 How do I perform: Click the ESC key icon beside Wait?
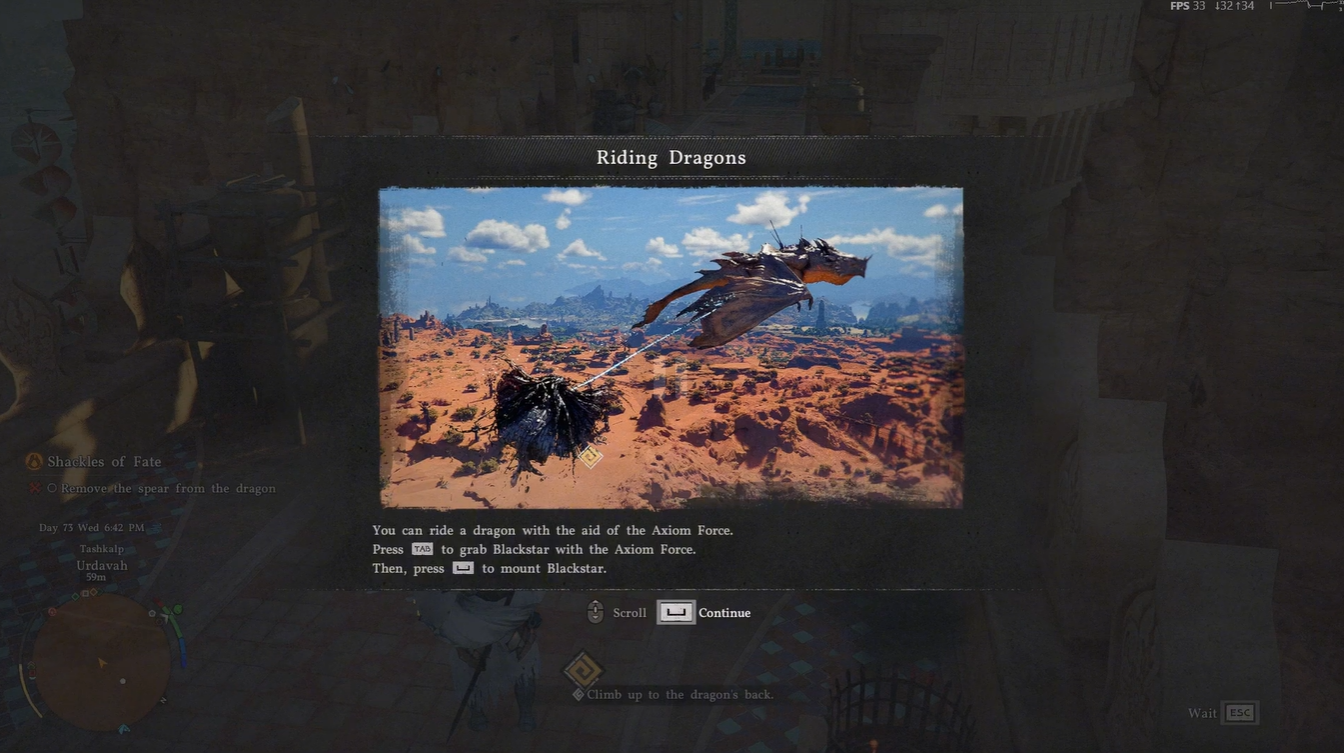click(x=1240, y=713)
